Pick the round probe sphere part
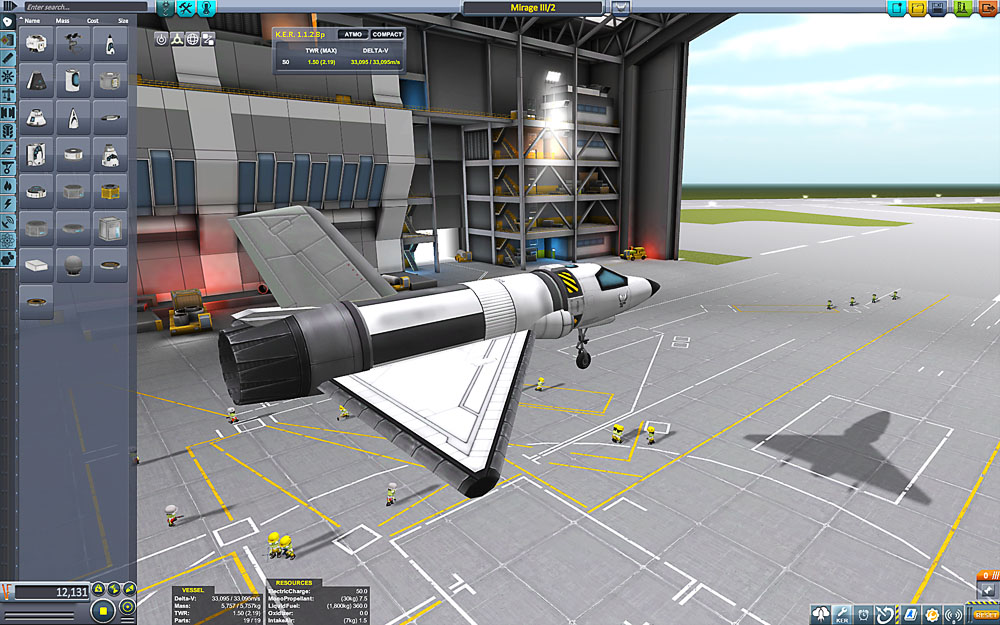This screenshot has height=625, width=1000. (73, 265)
